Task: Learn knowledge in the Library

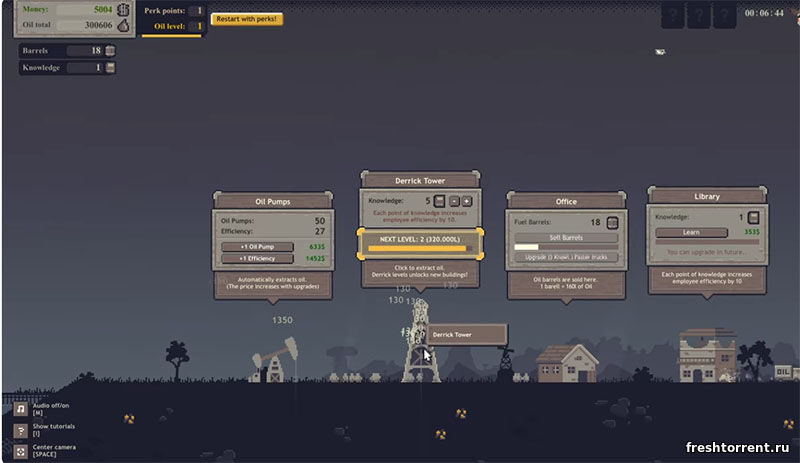Action: [x=691, y=232]
